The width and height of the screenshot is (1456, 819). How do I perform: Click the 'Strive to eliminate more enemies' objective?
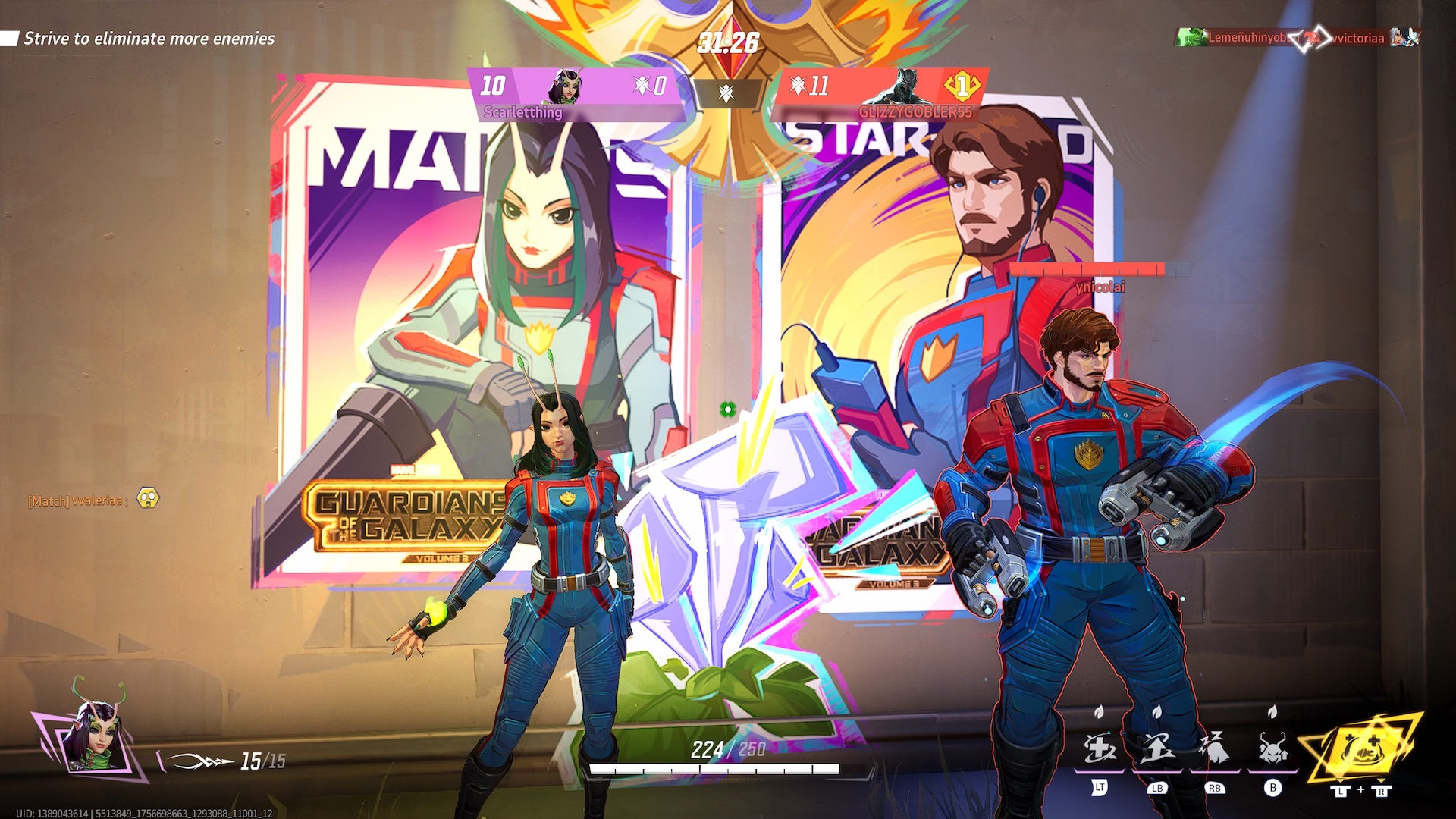click(x=149, y=39)
